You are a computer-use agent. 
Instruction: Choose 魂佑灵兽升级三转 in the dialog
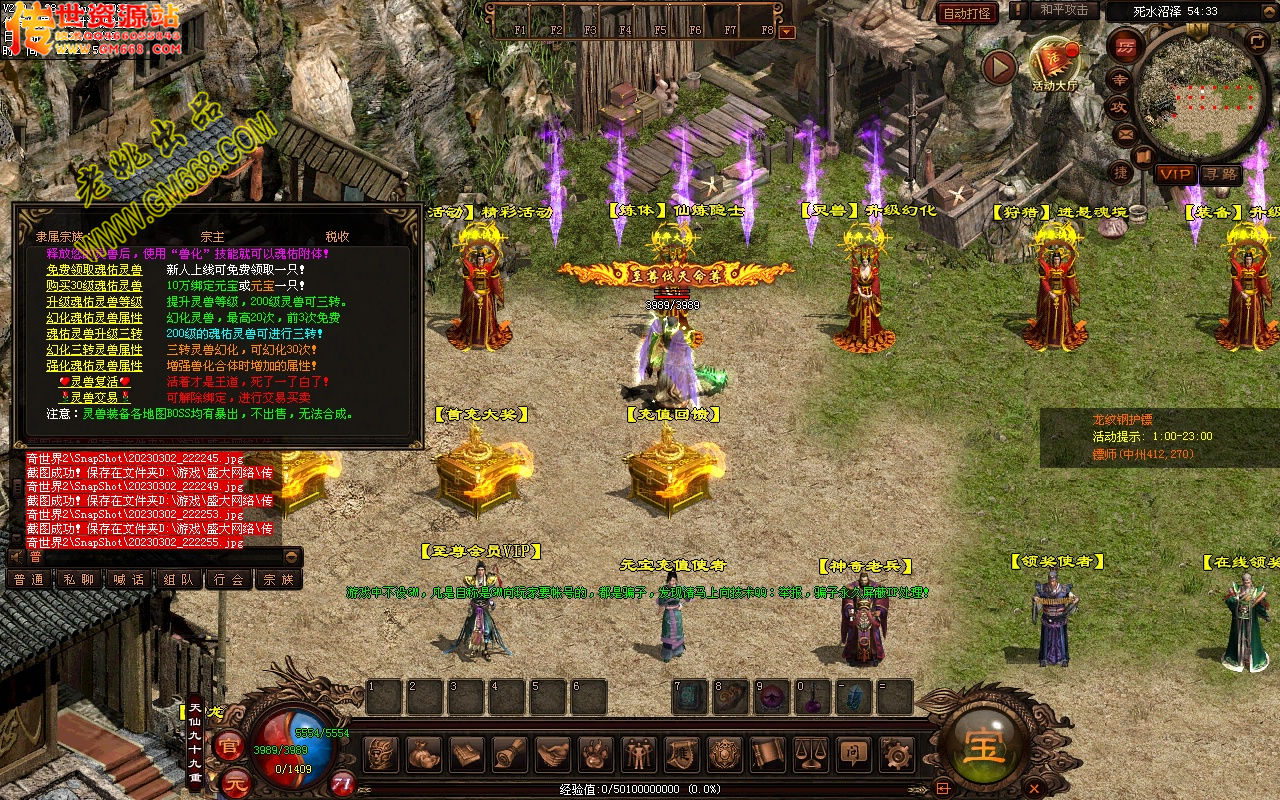tap(94, 334)
